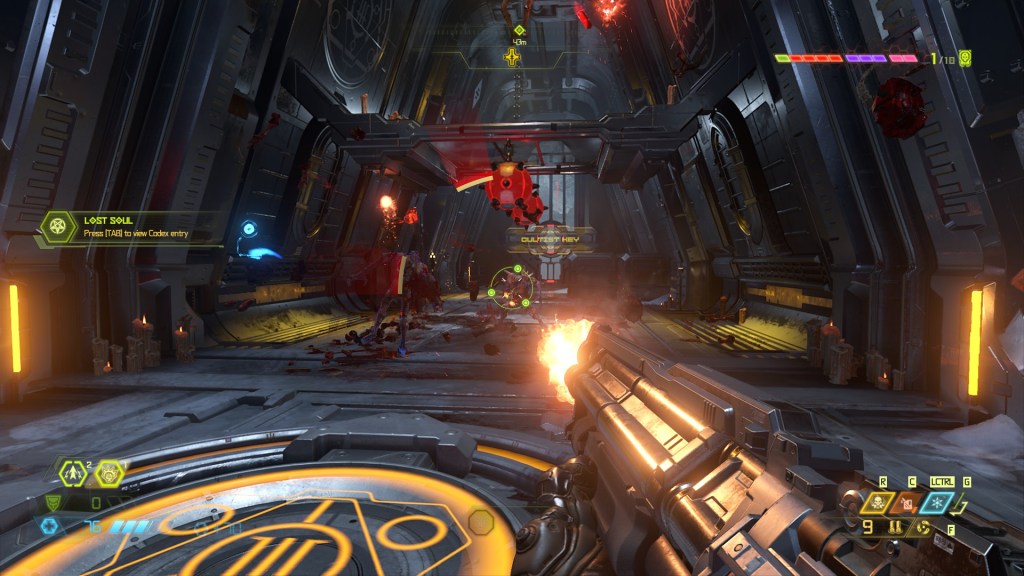Click the demon skull counter icon

(965, 58)
